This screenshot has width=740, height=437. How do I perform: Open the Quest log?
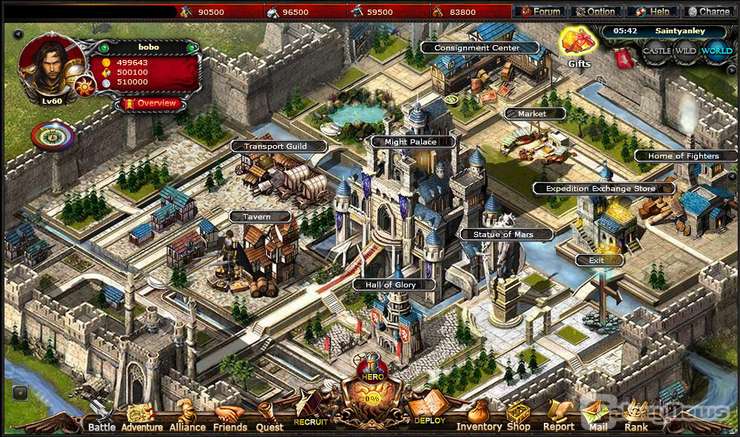[x=270, y=416]
